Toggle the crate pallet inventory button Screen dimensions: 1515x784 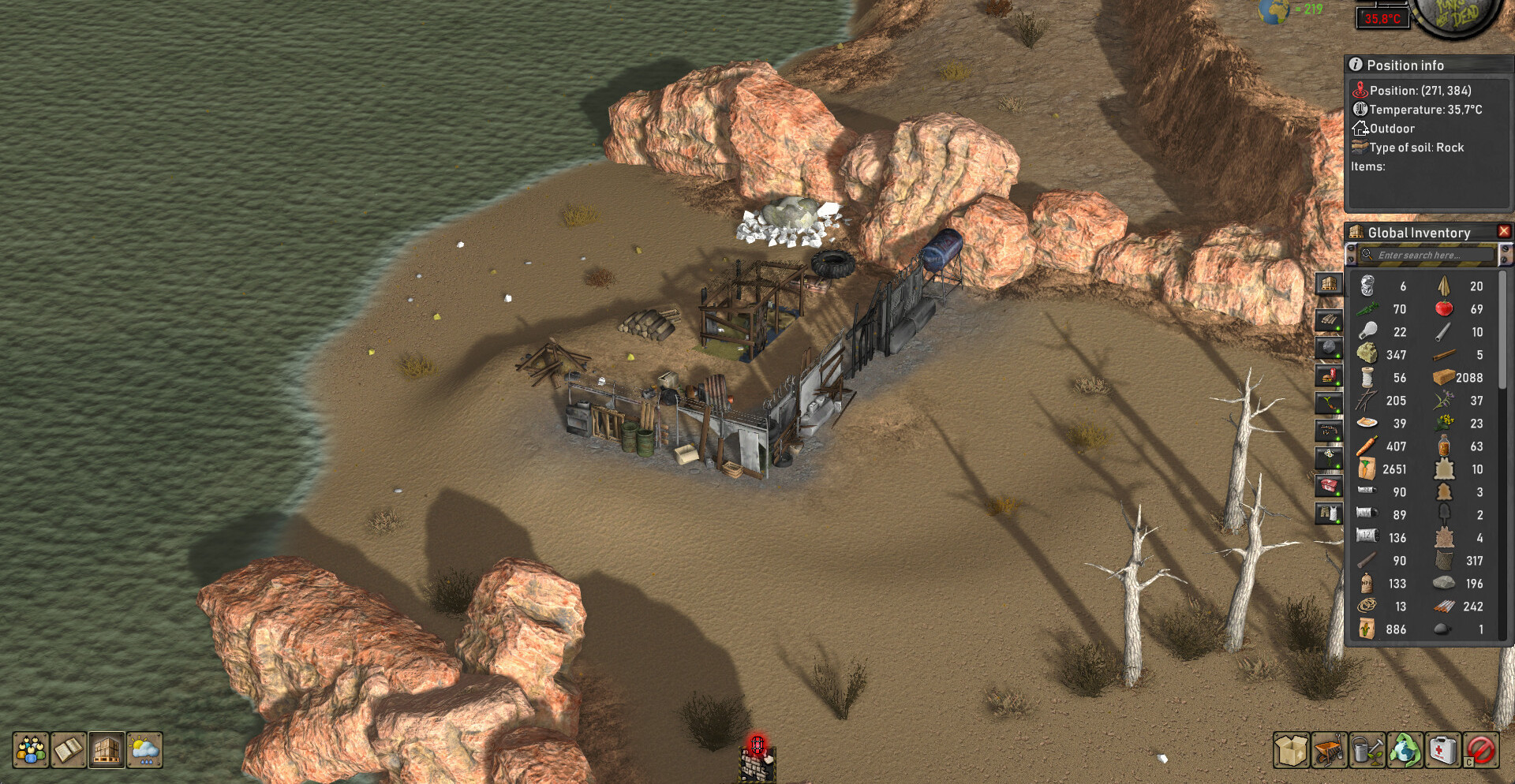107,750
